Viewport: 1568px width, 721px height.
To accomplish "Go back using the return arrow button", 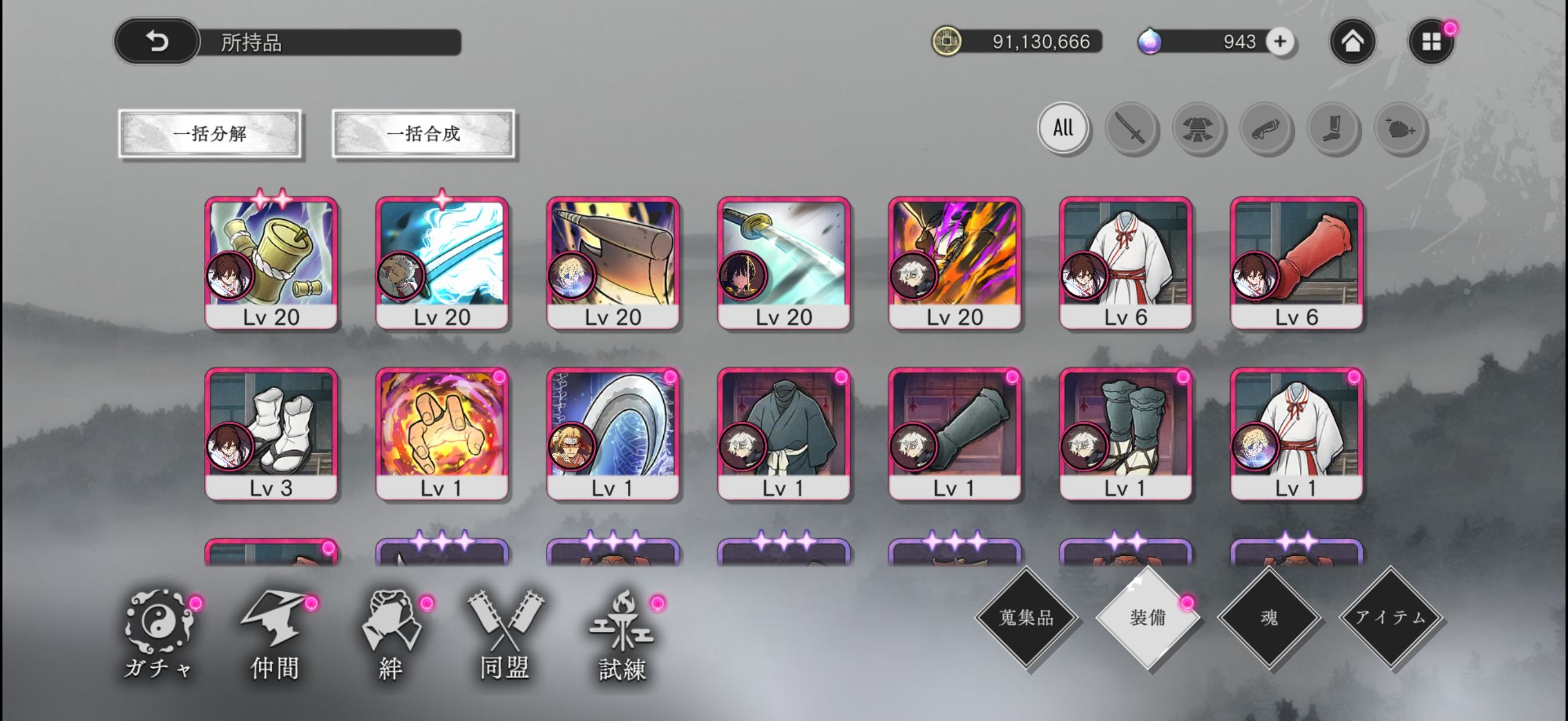I will point(157,41).
